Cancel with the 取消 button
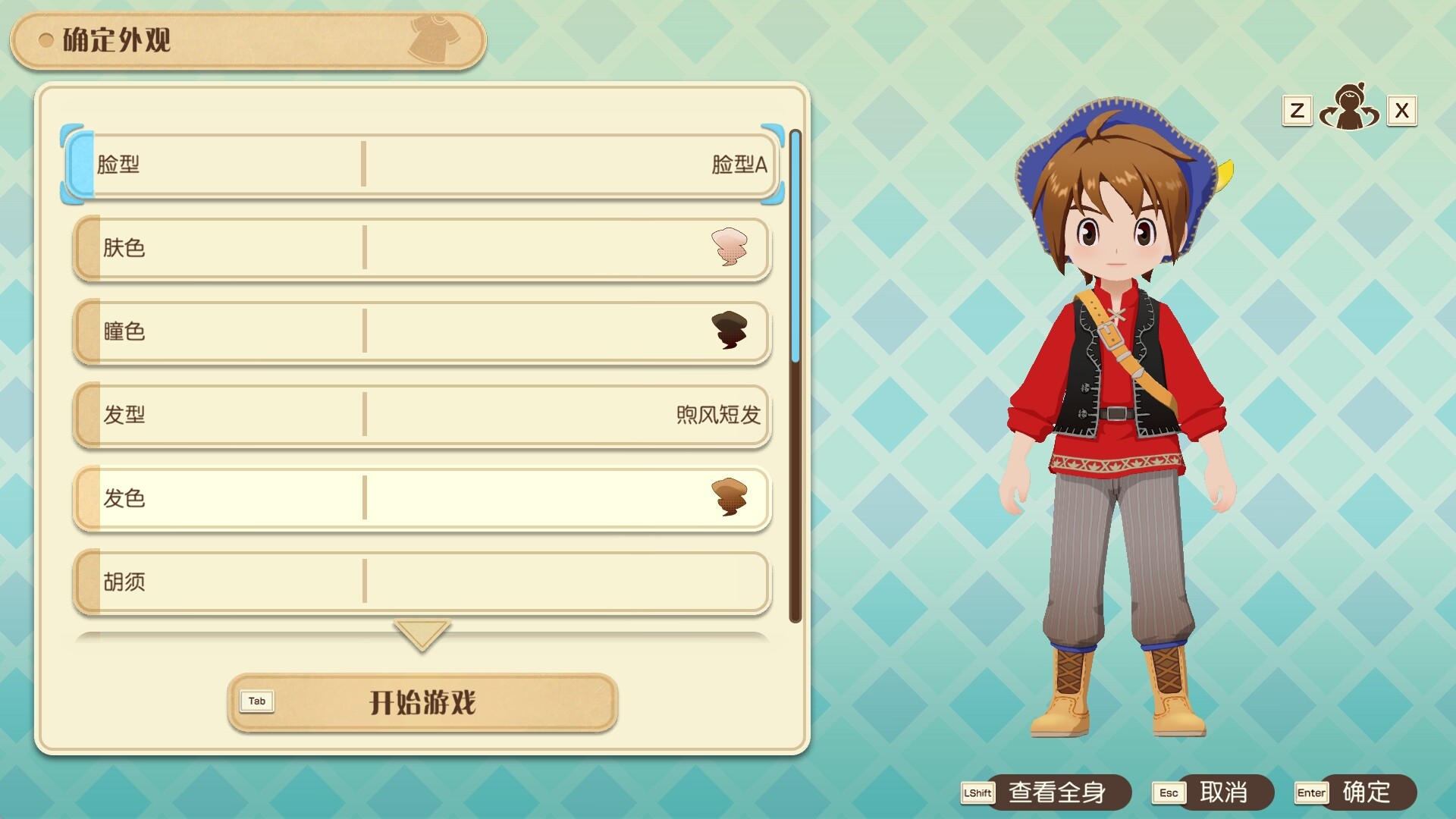Viewport: 1456px width, 819px height. [1222, 792]
